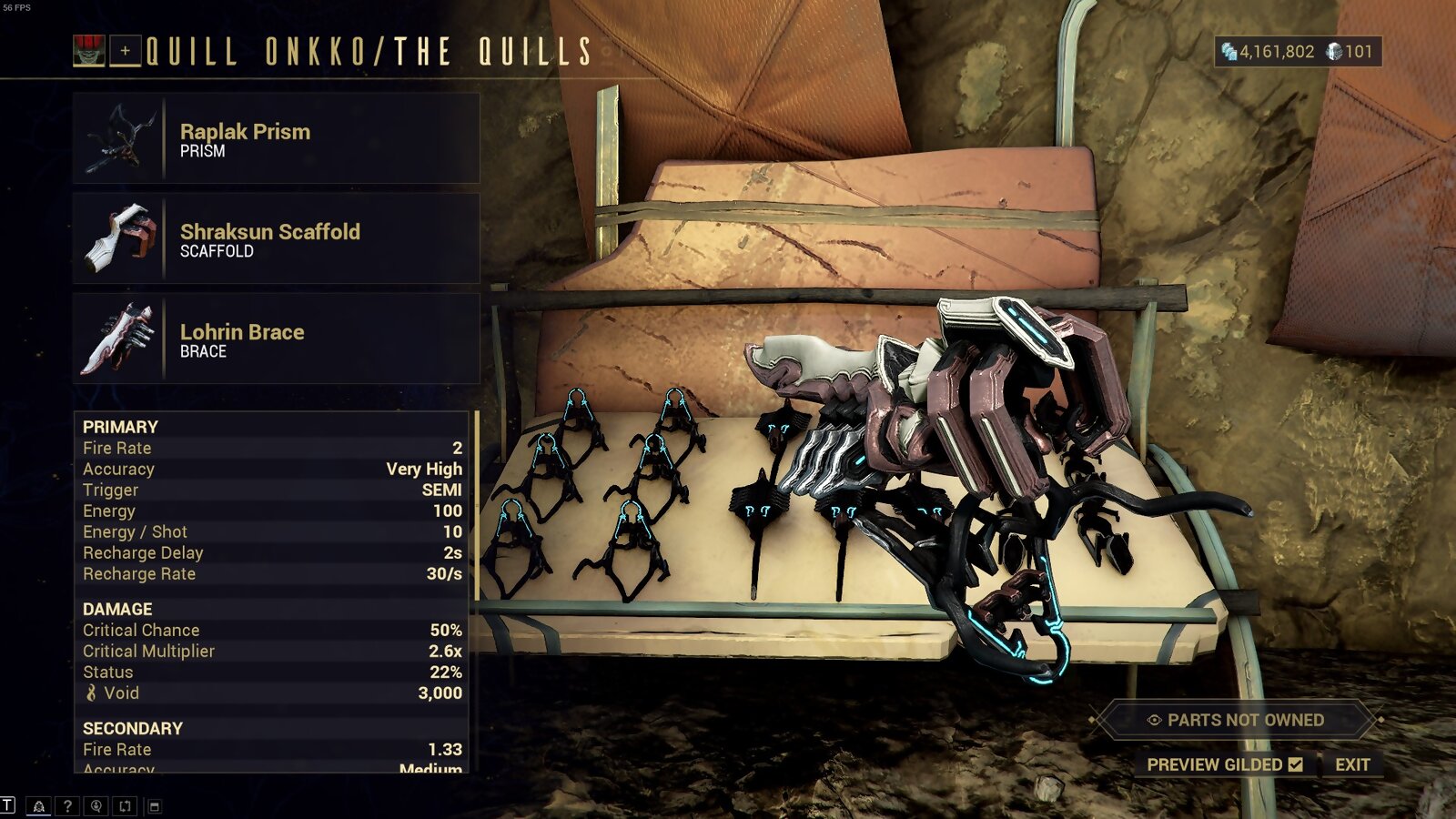The width and height of the screenshot is (1456, 819).
Task: Click the PRIMARY stats section header
Action: (x=119, y=426)
